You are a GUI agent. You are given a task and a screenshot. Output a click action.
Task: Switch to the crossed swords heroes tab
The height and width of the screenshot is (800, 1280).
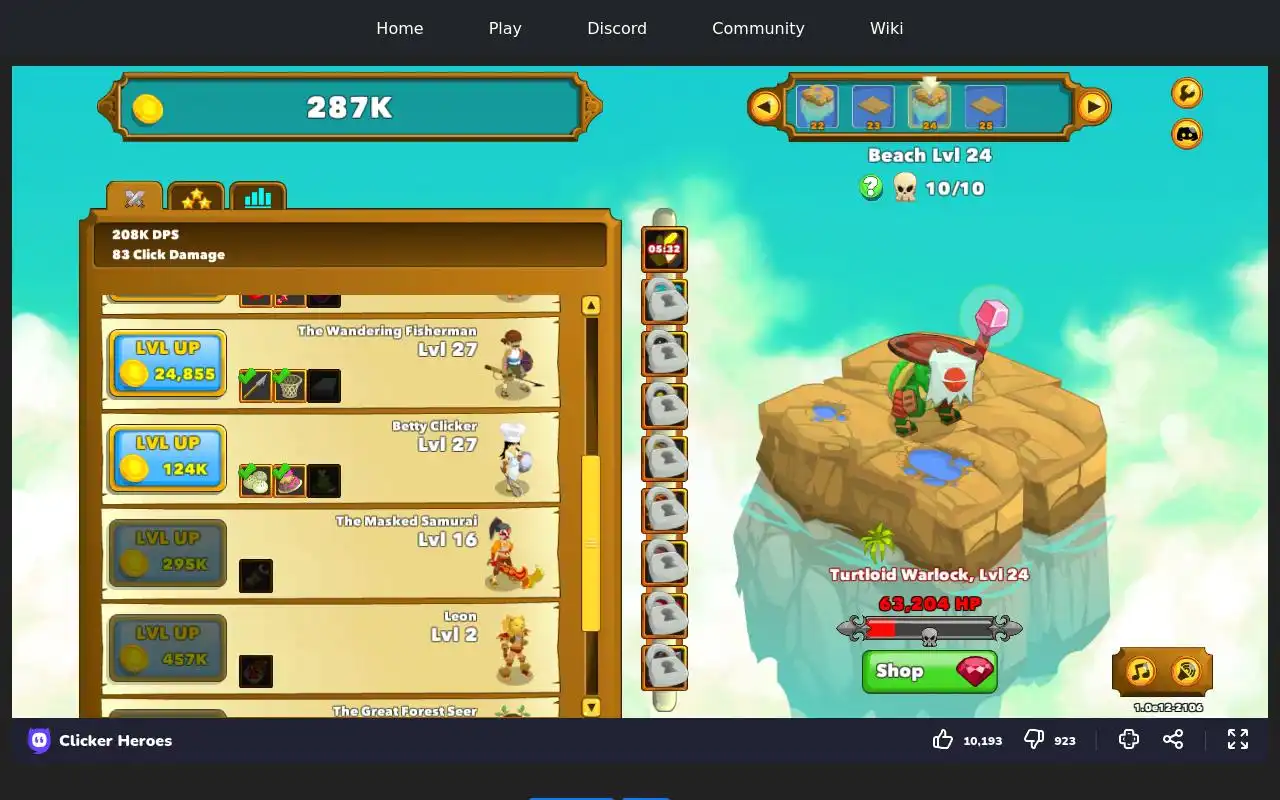pyautogui.click(x=135, y=198)
